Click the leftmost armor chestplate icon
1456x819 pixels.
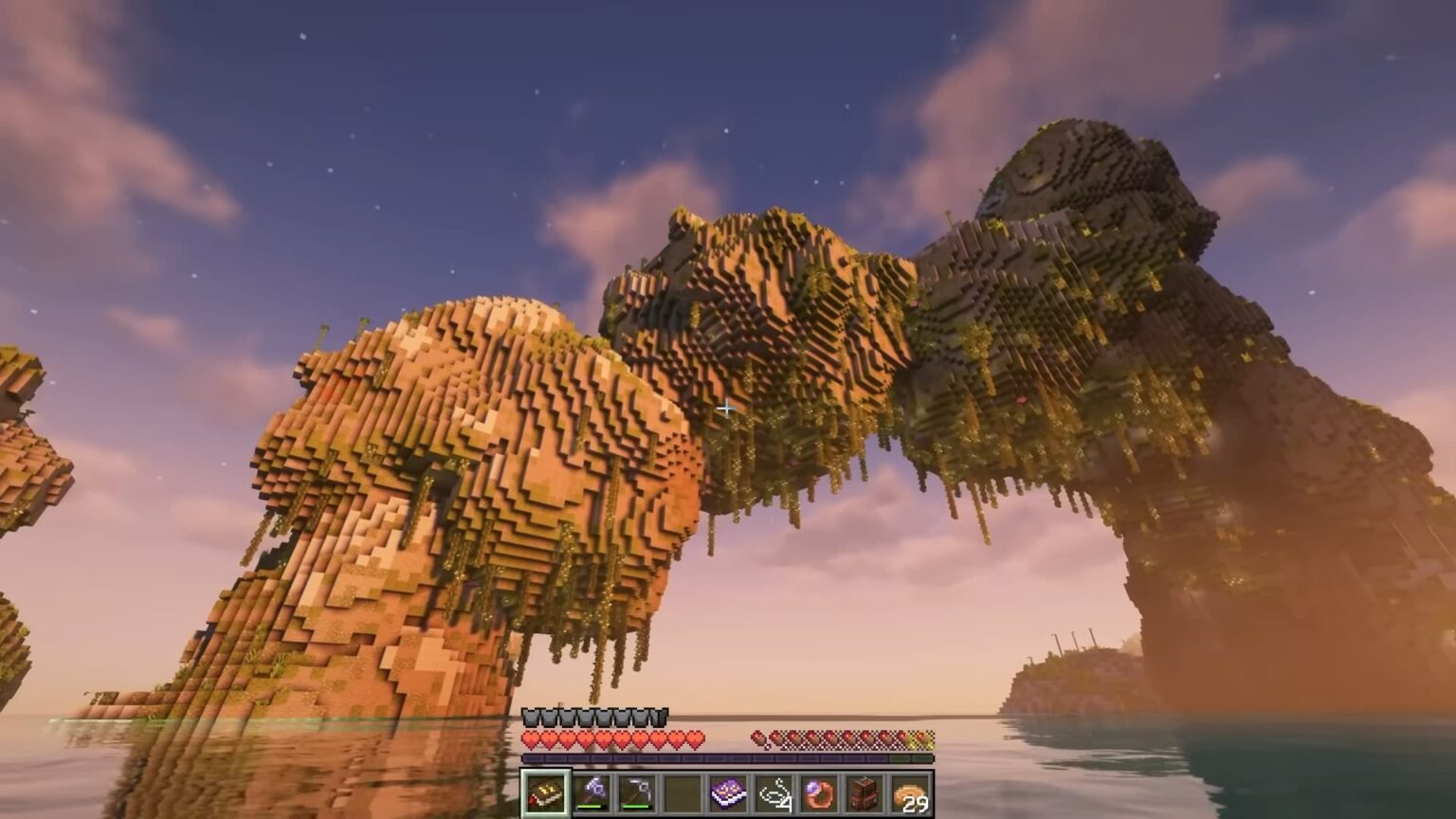(x=531, y=717)
